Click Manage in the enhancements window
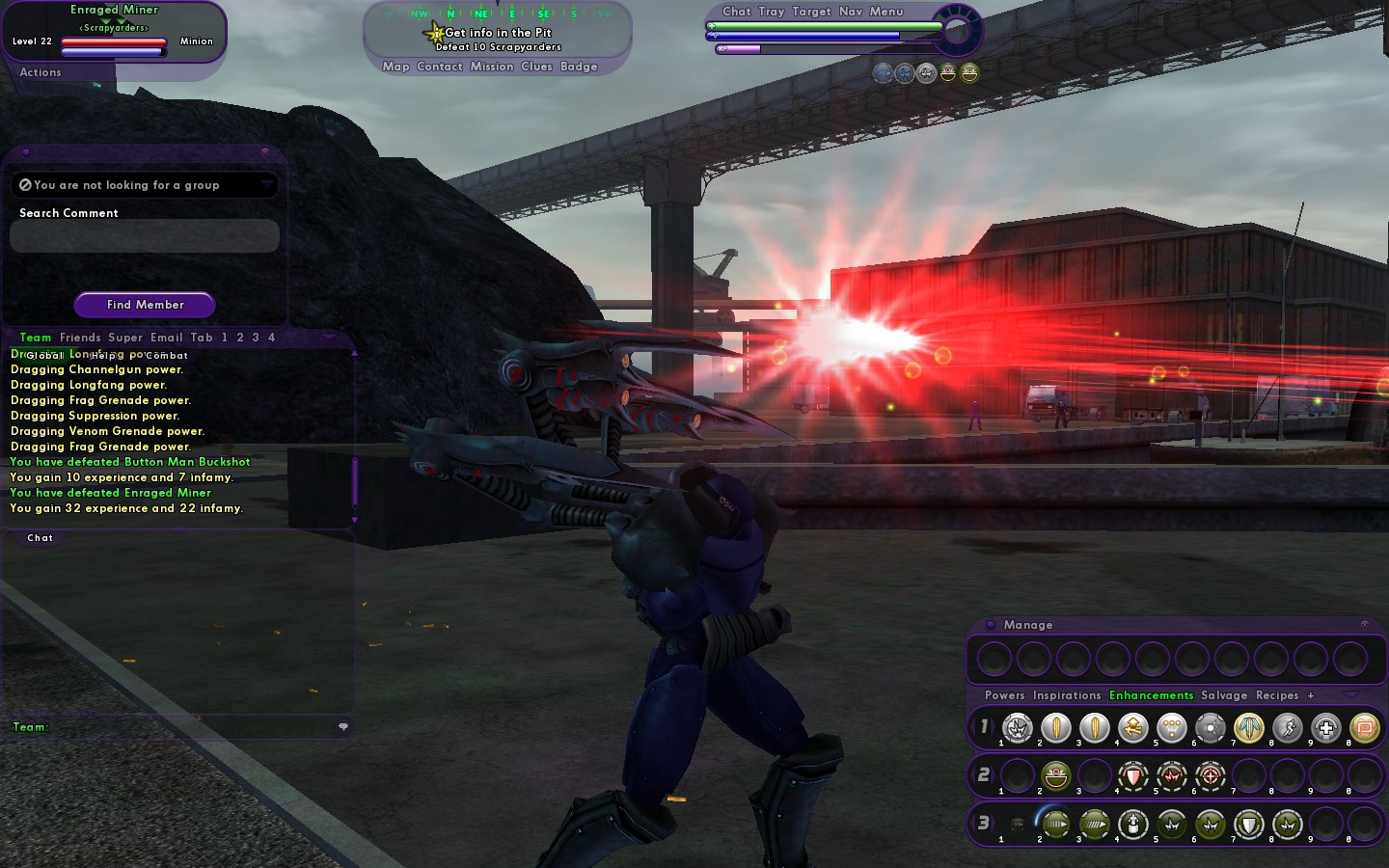The height and width of the screenshot is (868, 1389). [x=1027, y=625]
